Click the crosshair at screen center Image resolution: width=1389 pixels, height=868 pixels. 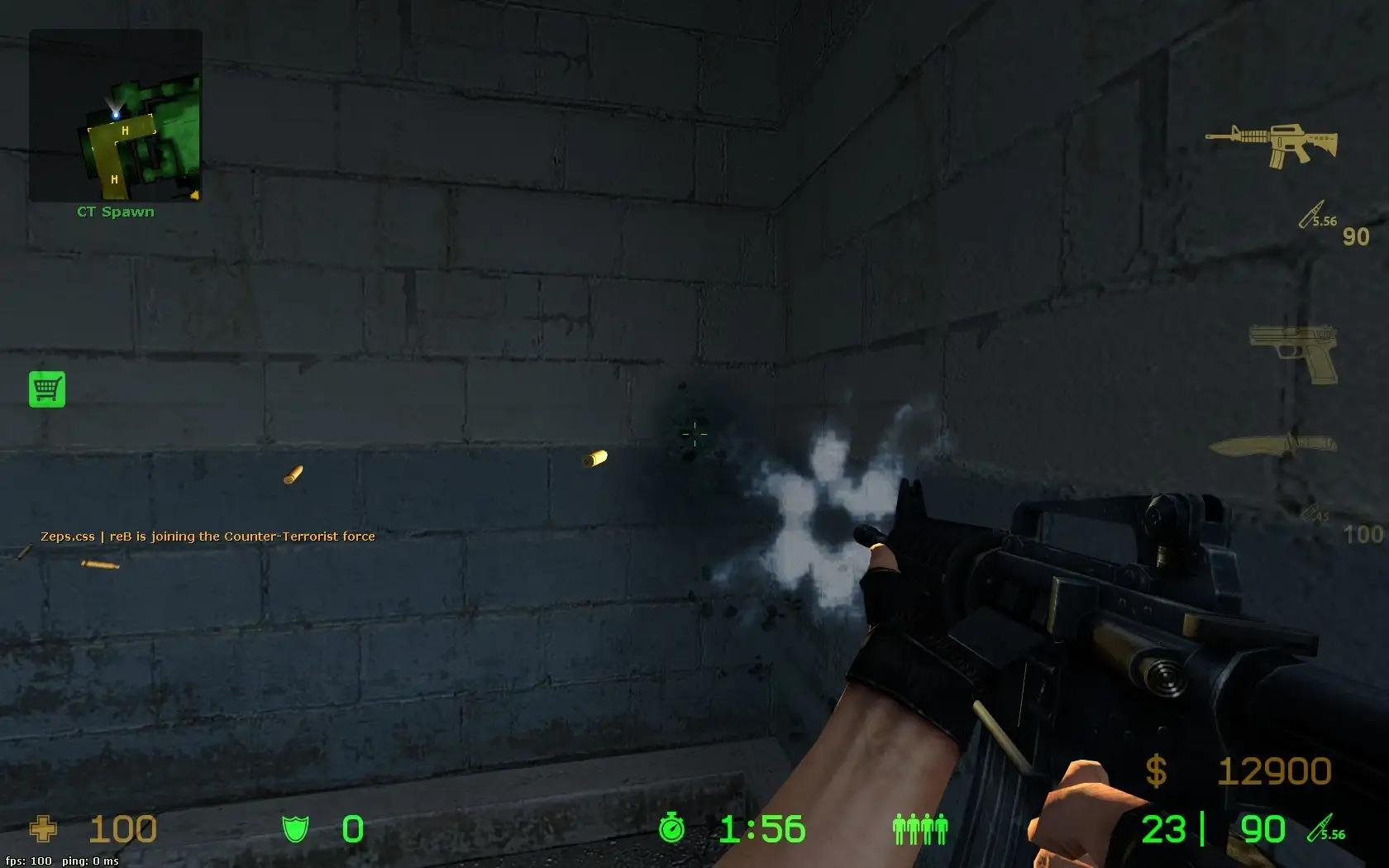click(x=694, y=434)
